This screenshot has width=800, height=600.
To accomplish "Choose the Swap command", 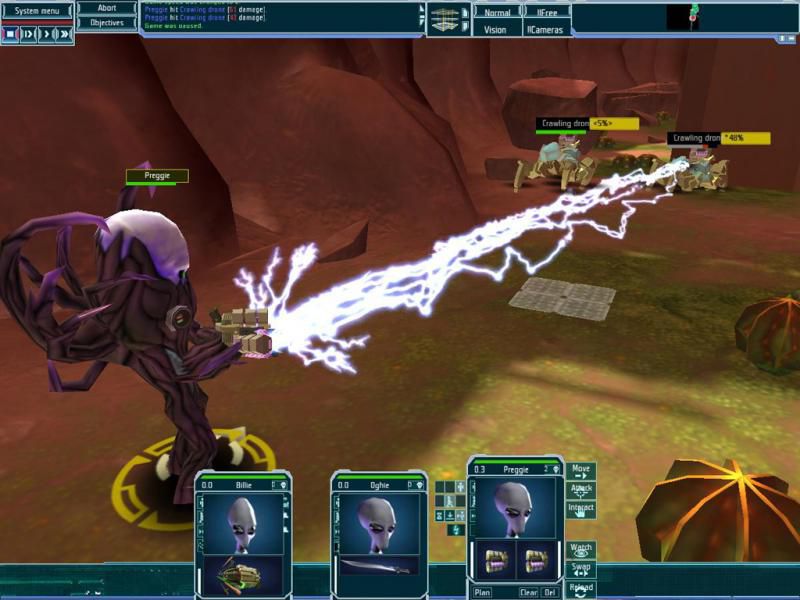I will point(581,569).
